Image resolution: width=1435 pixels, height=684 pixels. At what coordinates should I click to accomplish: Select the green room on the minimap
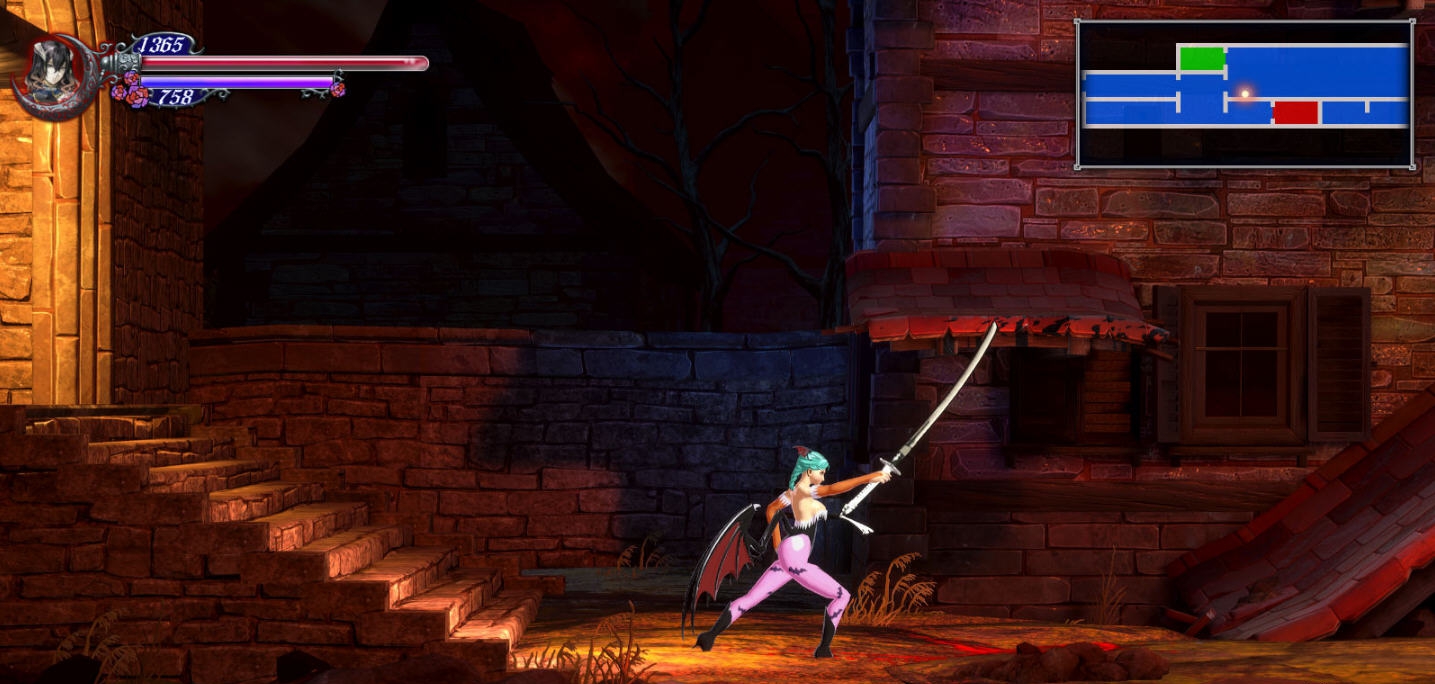1202,59
